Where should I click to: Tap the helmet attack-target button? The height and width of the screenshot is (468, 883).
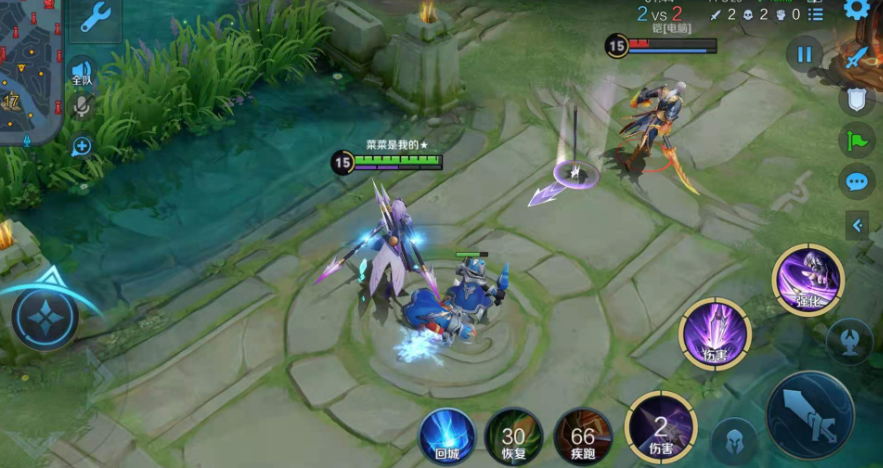click(734, 439)
